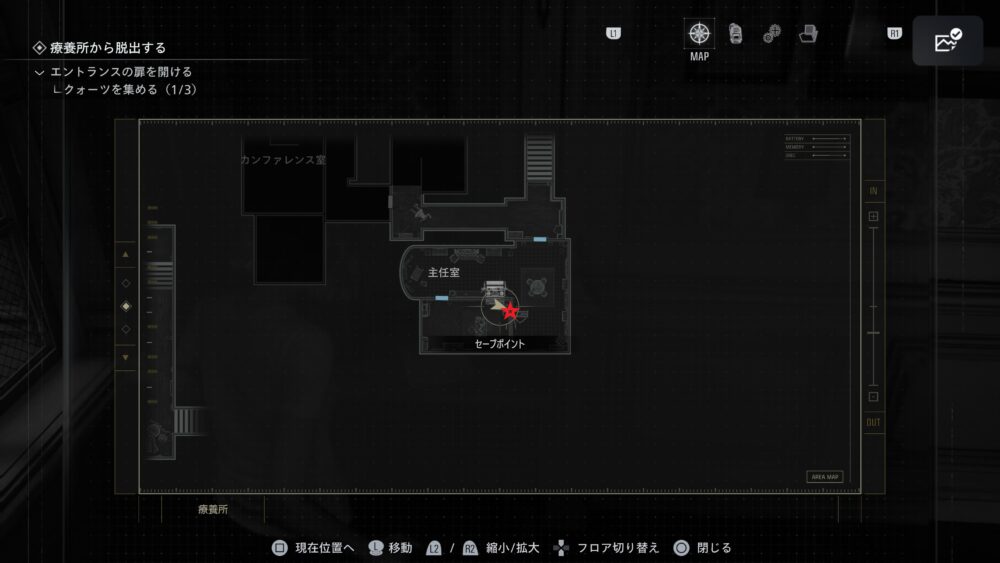Click the screenshot captured notification icon
Viewport: 1000px width, 563px height.
(946, 41)
